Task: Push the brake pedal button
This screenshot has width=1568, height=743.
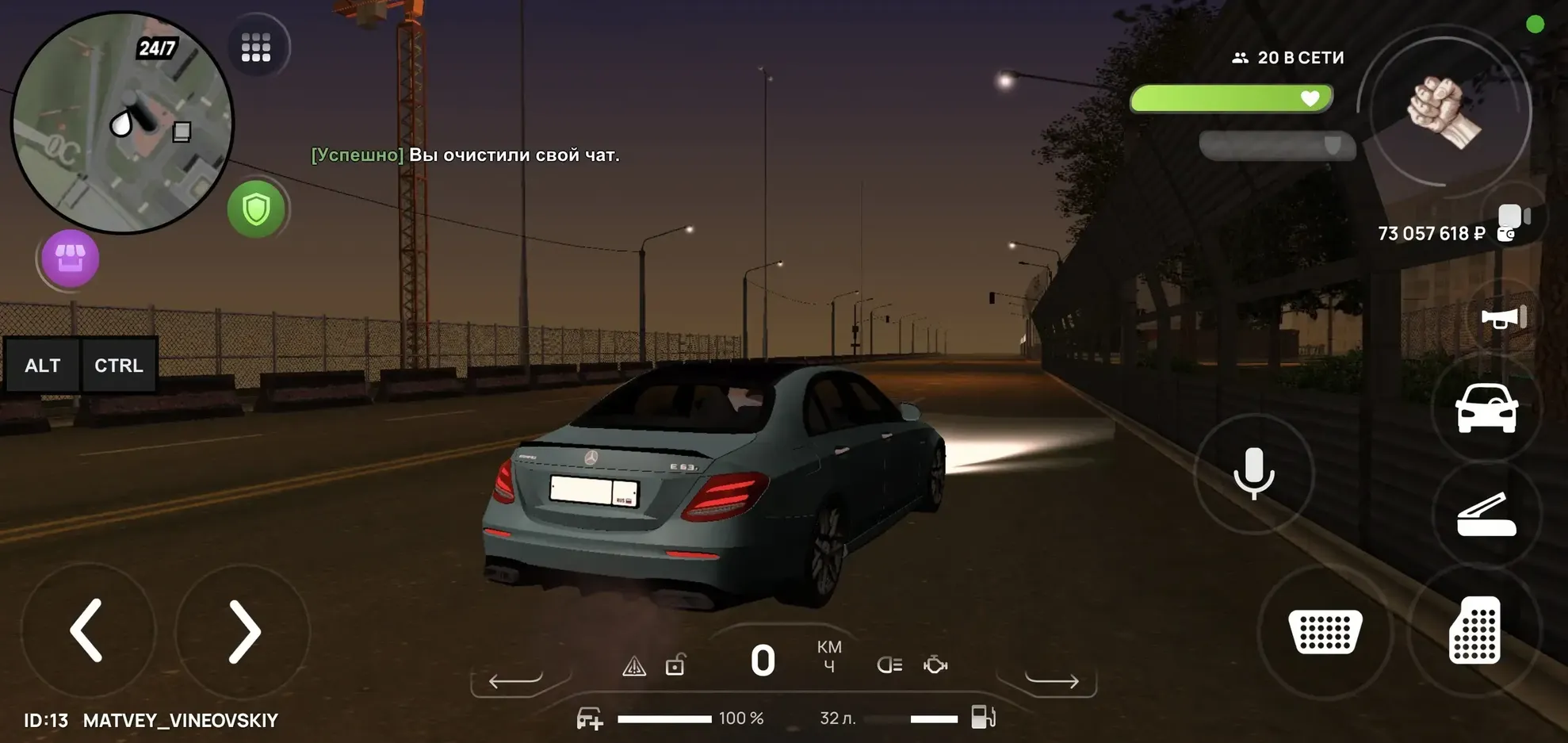Action: (1325, 631)
